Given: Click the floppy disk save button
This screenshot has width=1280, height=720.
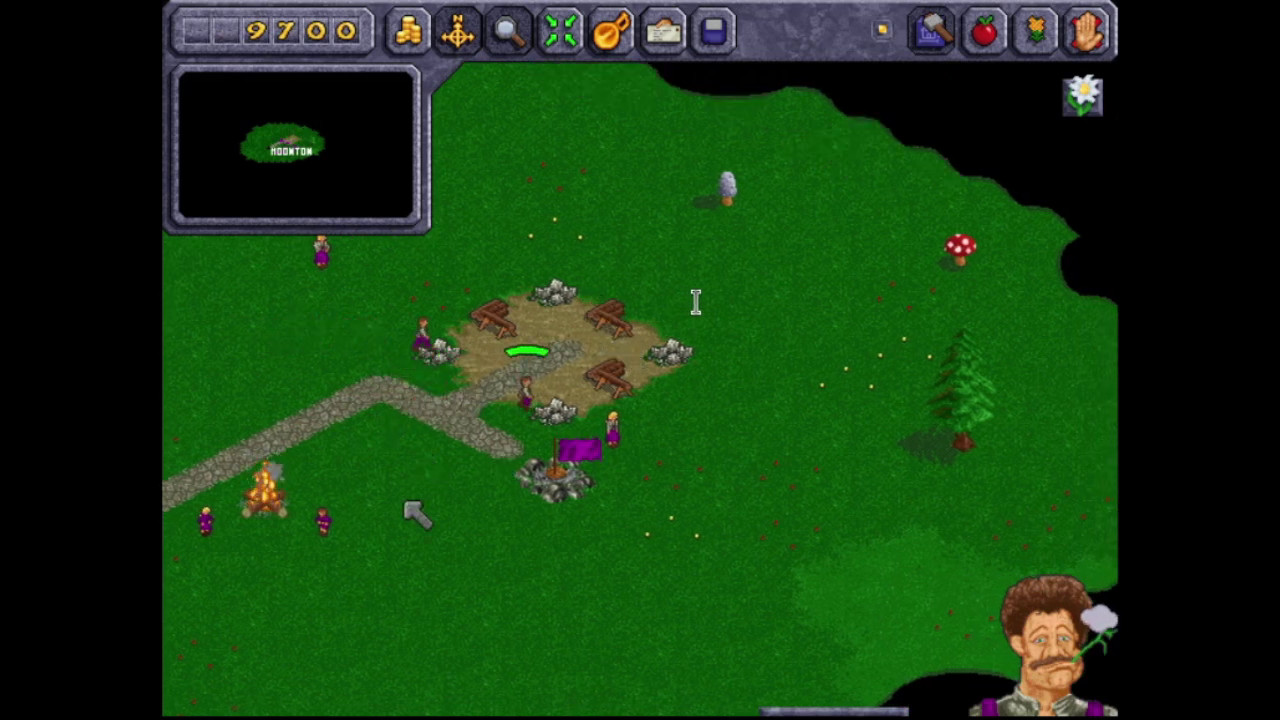Looking at the screenshot, I should [x=713, y=31].
